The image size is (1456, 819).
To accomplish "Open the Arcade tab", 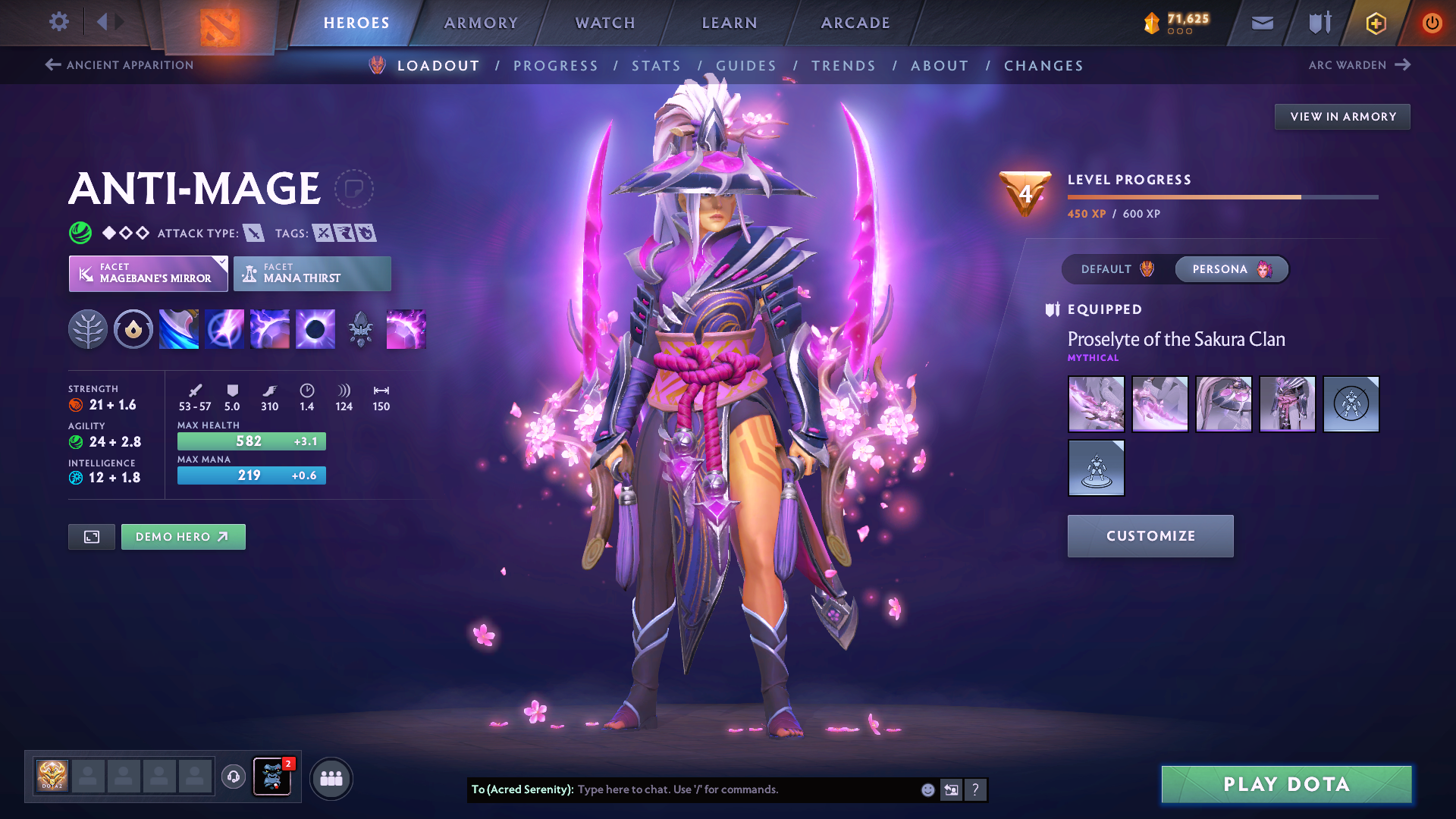I will (855, 23).
